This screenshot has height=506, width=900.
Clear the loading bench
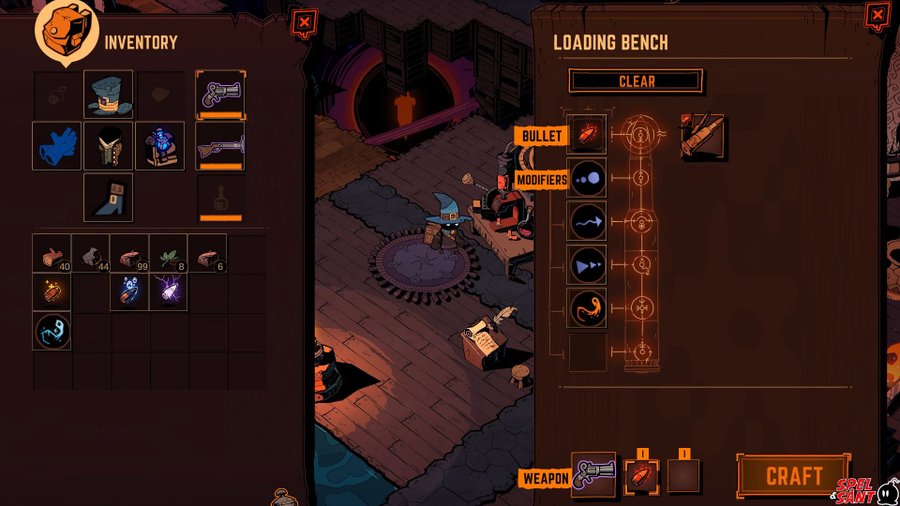click(636, 81)
